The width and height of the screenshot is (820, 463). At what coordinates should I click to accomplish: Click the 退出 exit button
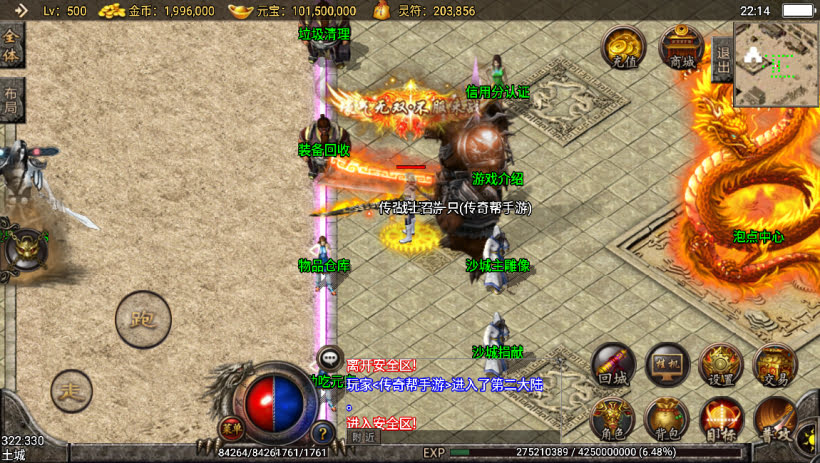722,59
